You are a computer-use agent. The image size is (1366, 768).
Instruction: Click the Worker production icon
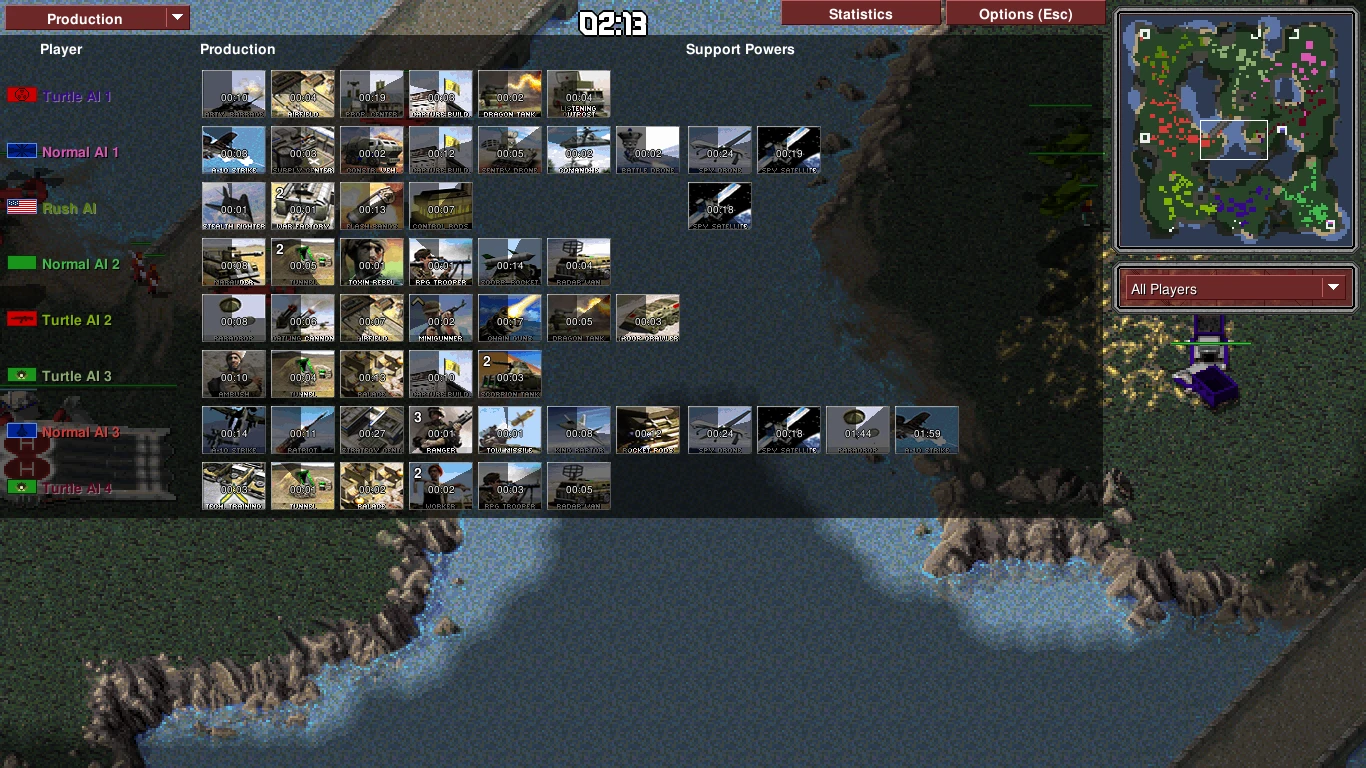pos(441,487)
